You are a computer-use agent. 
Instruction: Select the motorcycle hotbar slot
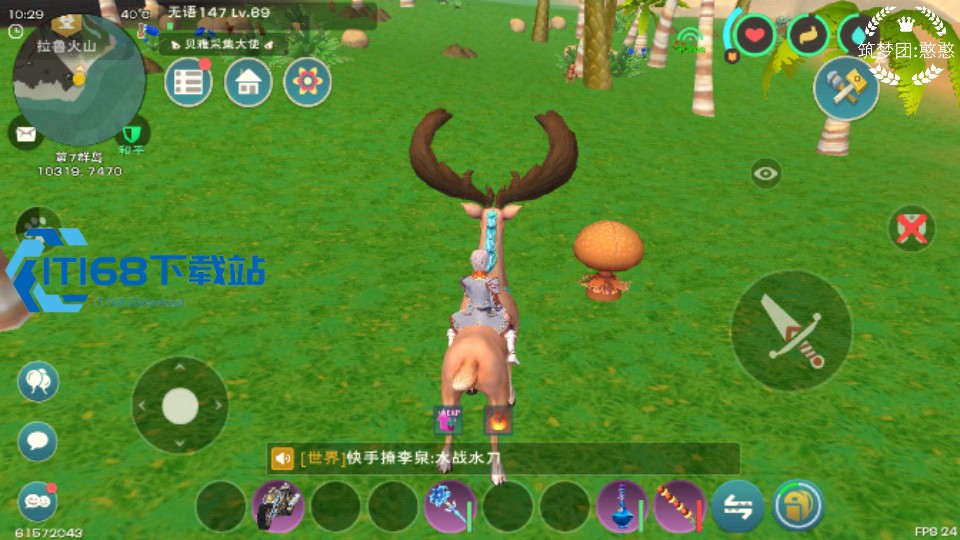point(278,506)
